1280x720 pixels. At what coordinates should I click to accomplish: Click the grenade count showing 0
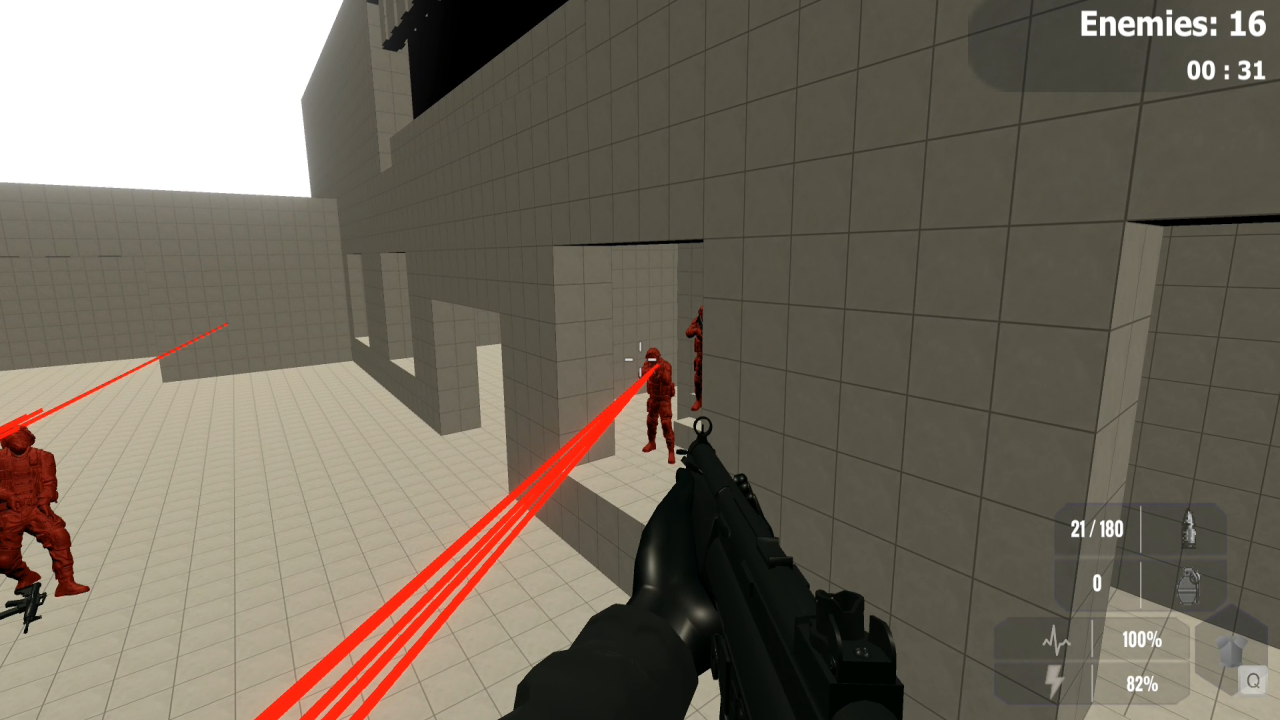1095,583
